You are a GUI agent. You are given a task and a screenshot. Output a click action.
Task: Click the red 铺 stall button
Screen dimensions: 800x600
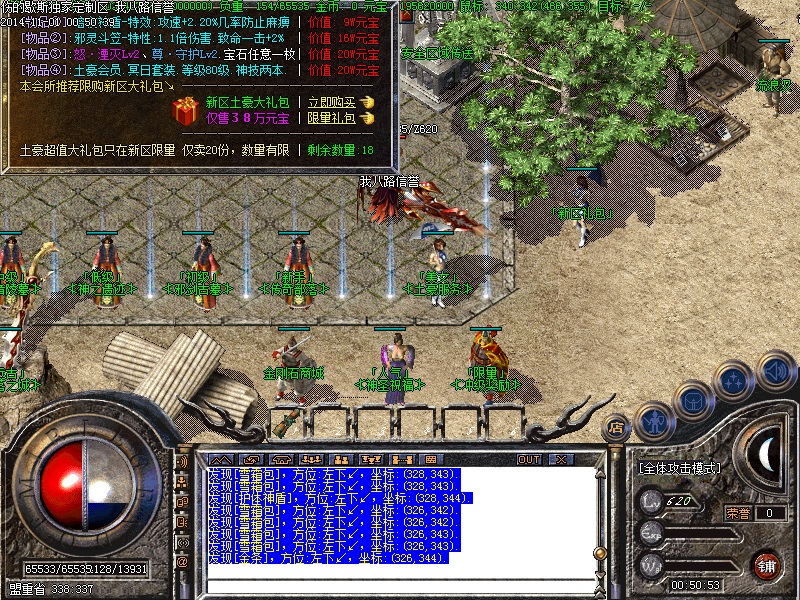[x=768, y=564]
